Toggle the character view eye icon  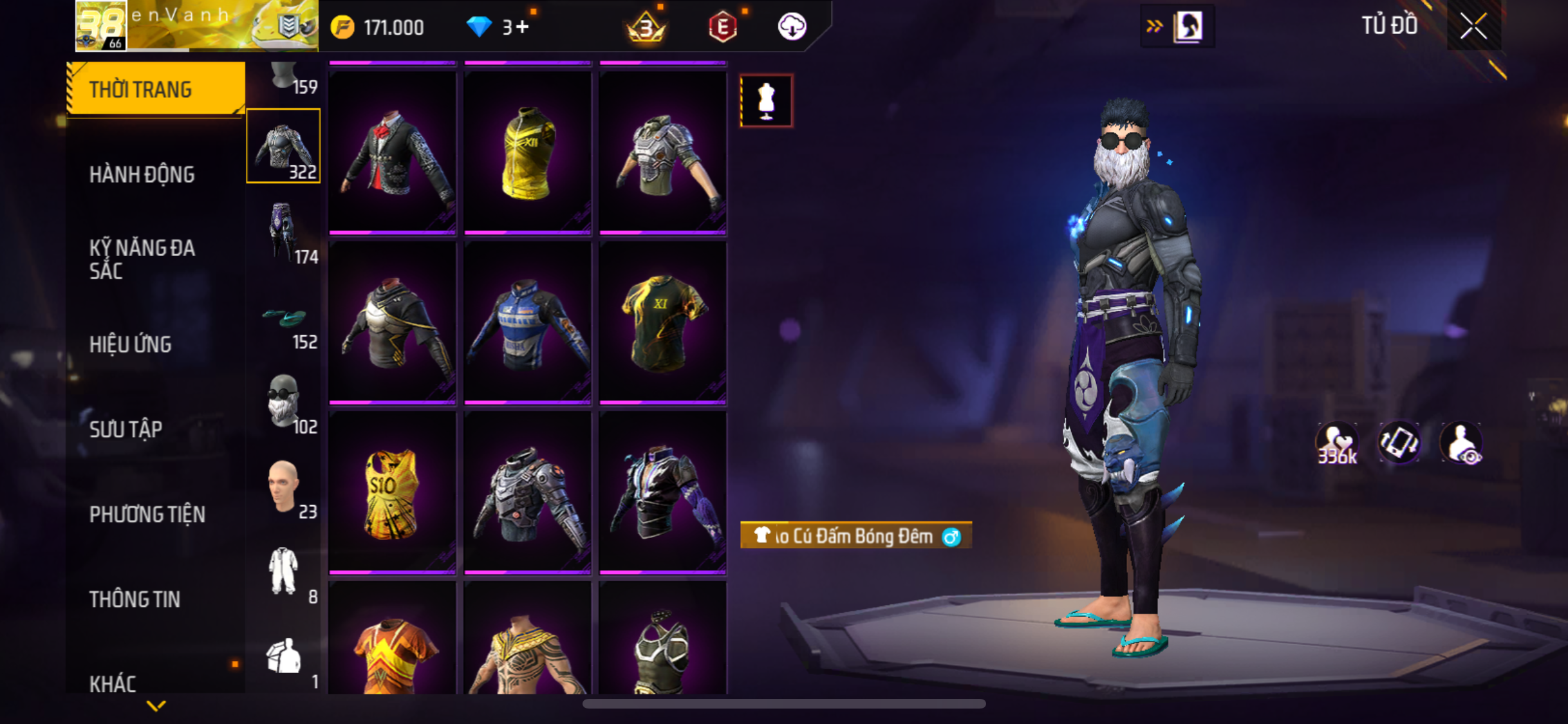[1461, 443]
